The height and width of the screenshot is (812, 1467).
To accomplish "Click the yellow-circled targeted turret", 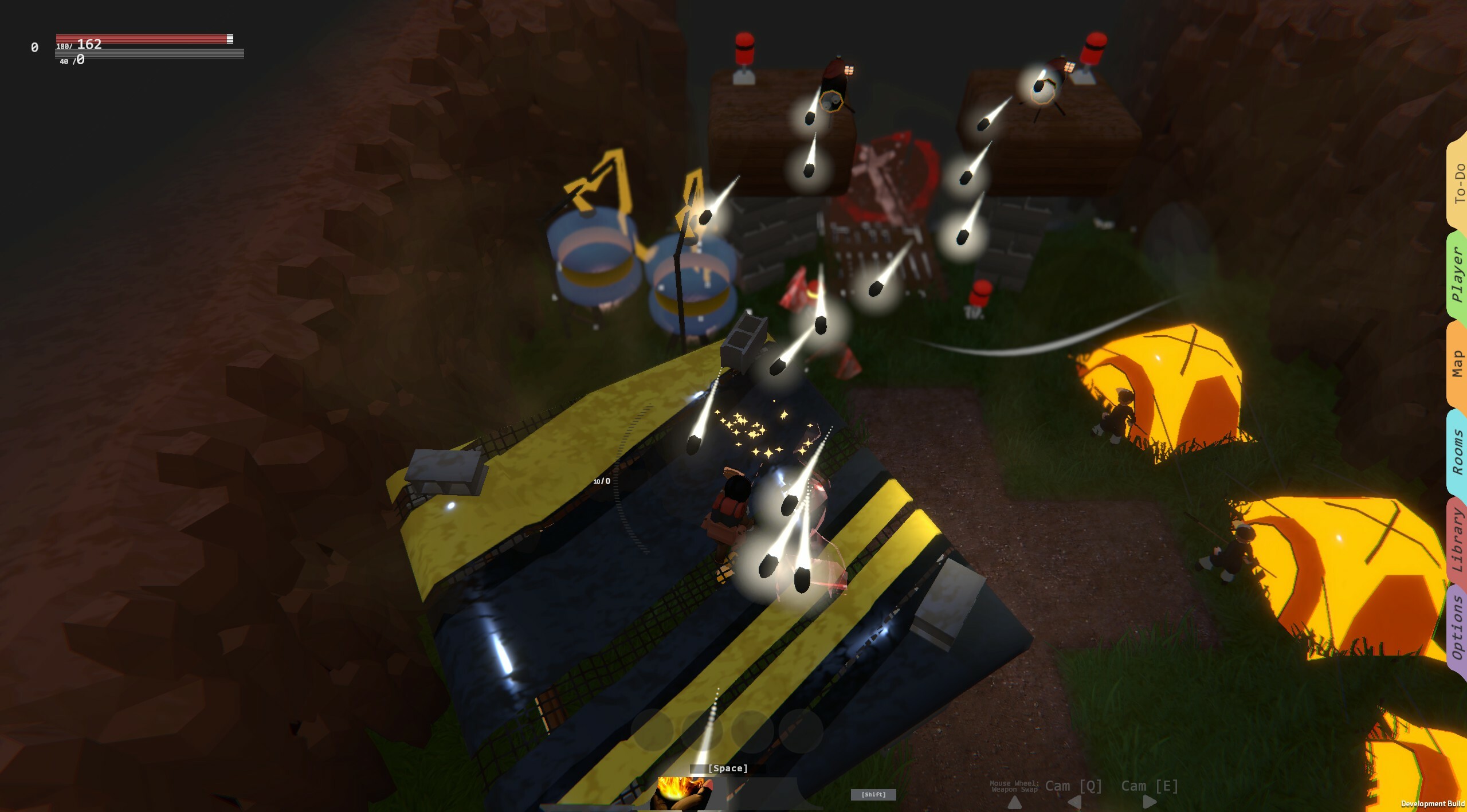I will click(831, 102).
